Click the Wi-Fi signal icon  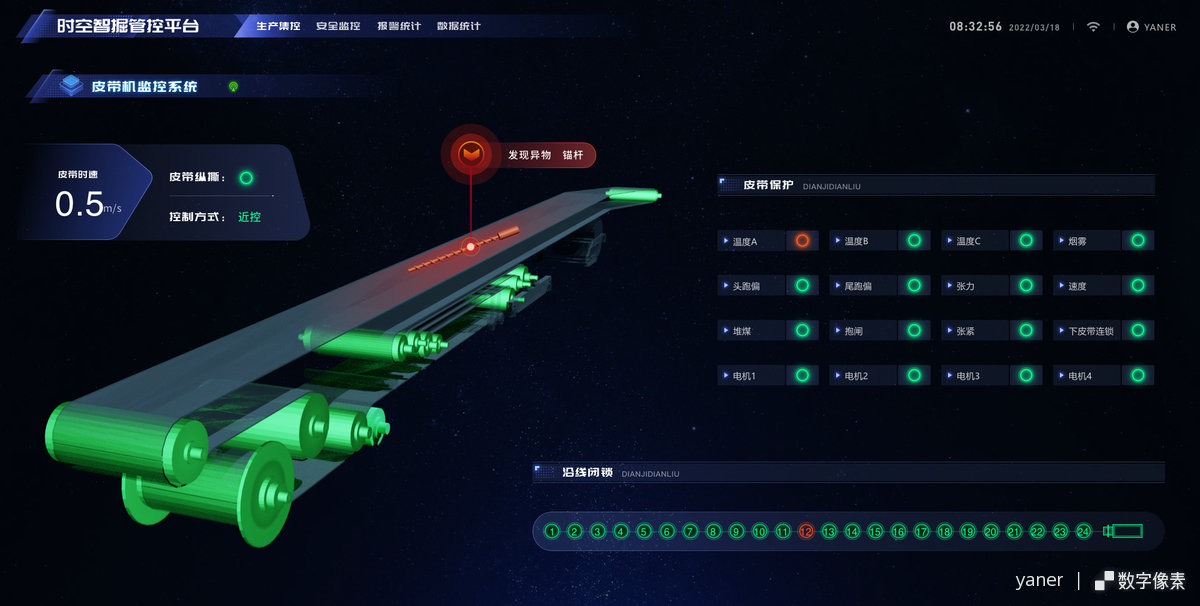click(1093, 27)
